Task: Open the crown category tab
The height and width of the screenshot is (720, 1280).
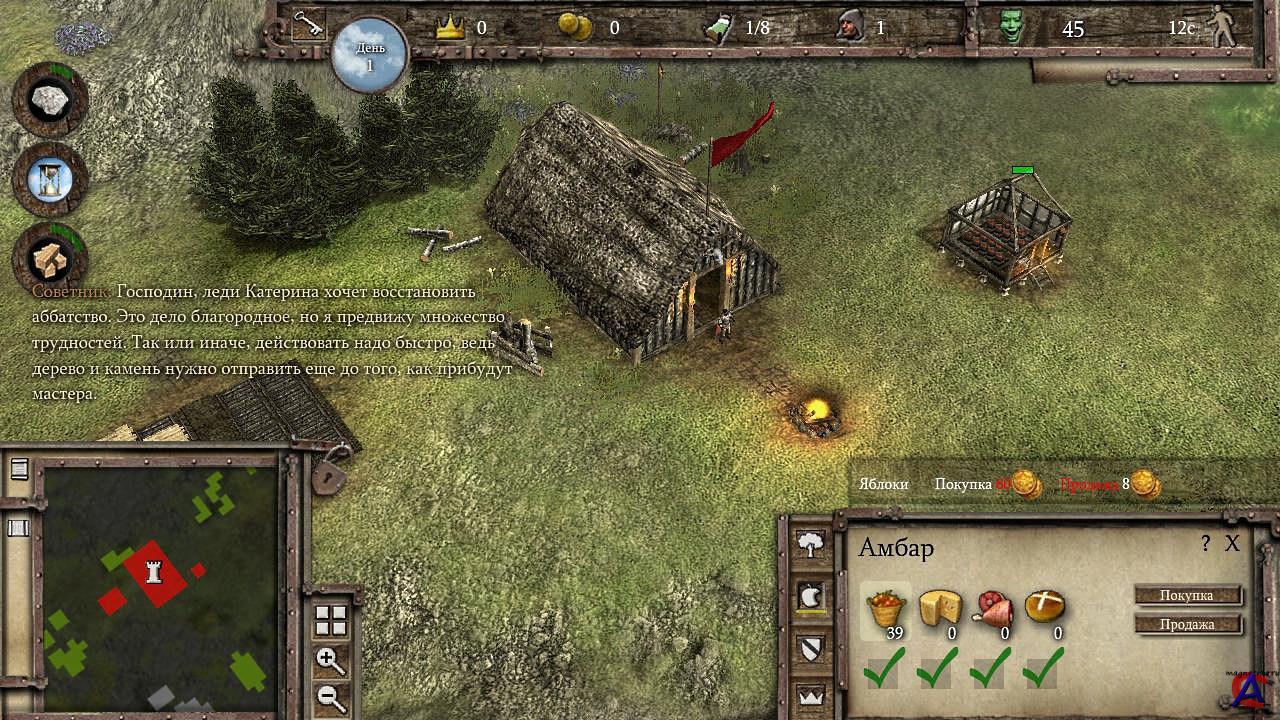Action: (810, 695)
